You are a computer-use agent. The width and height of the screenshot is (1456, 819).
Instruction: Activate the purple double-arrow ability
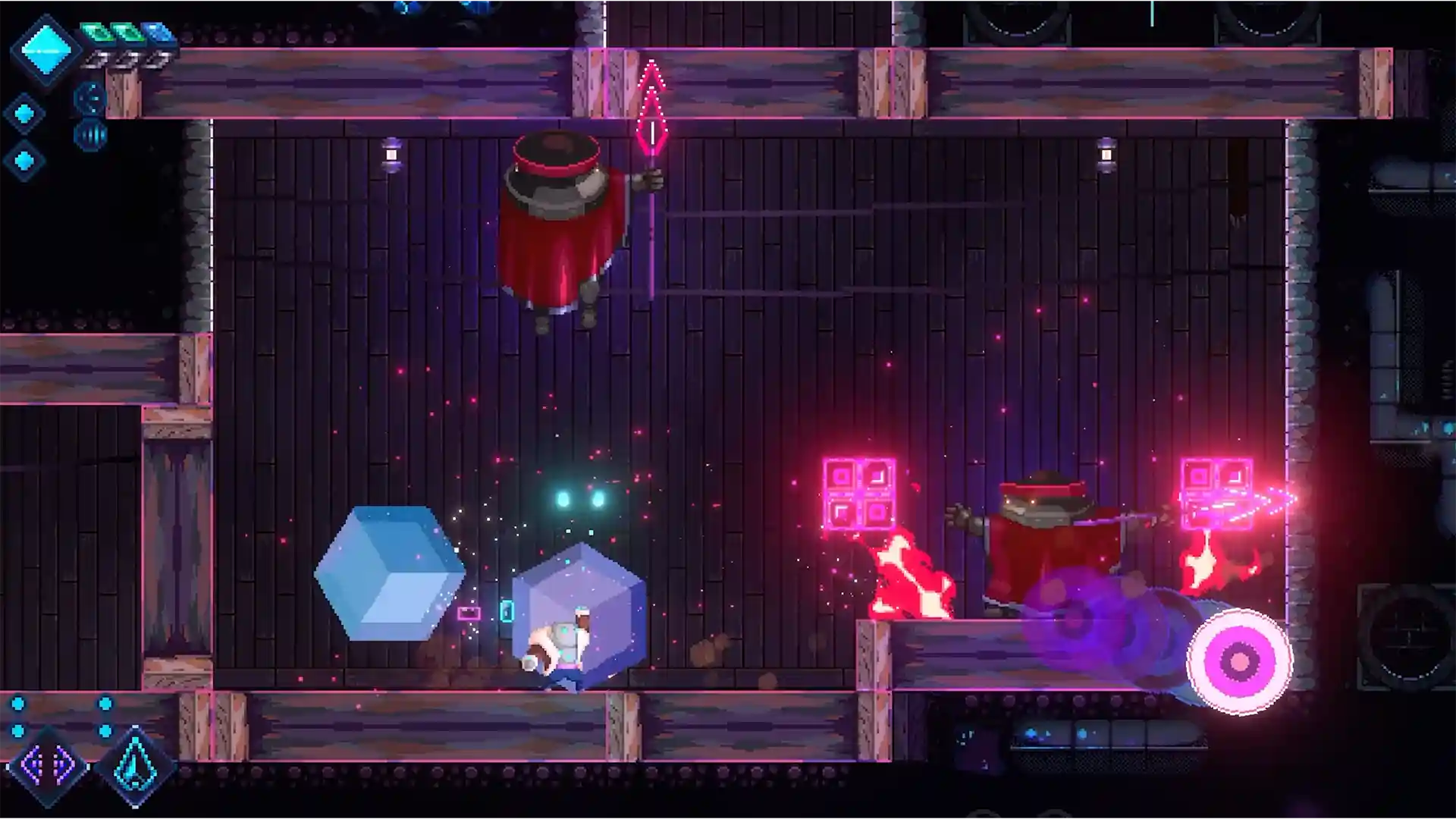47,766
